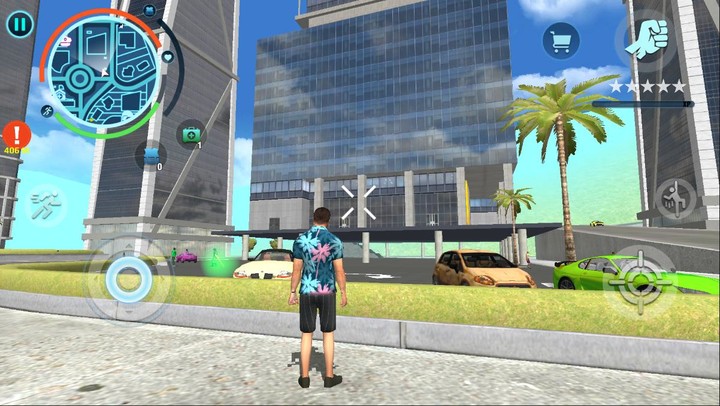Screen dimensions: 720x406
Task: Activate the jump action button
Action: 676,198
